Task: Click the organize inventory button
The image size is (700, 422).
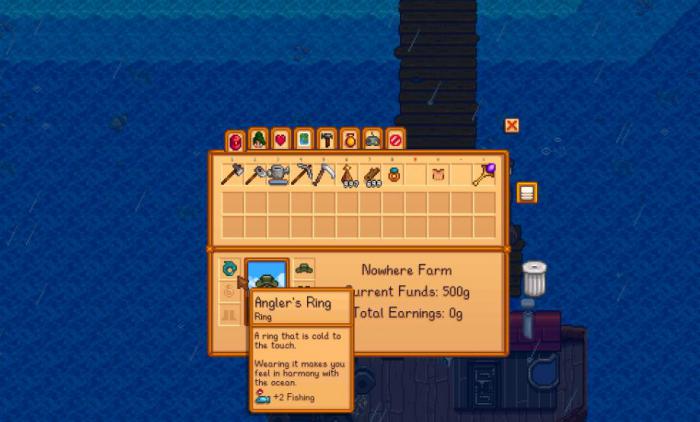Action: [526, 192]
